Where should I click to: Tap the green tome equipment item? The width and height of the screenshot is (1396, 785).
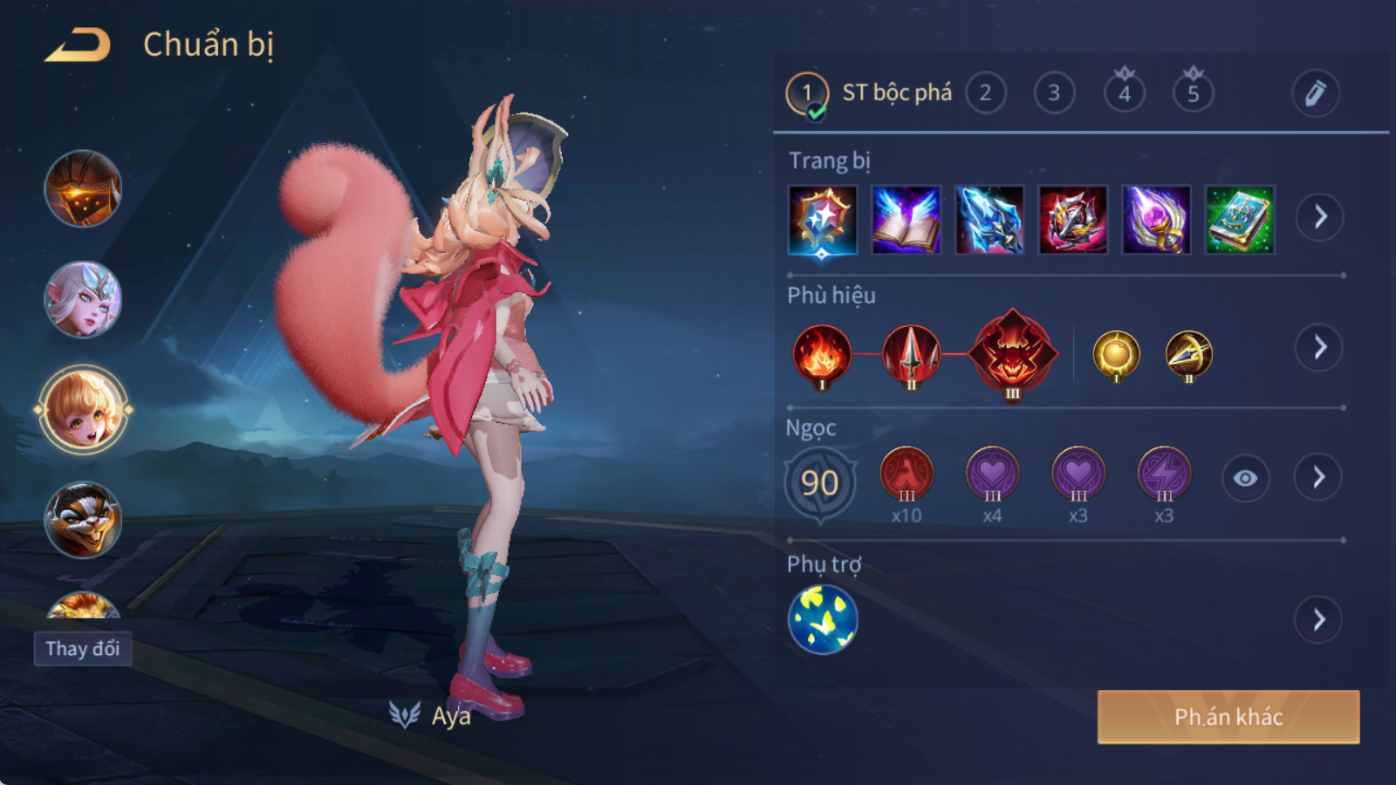click(x=1240, y=219)
